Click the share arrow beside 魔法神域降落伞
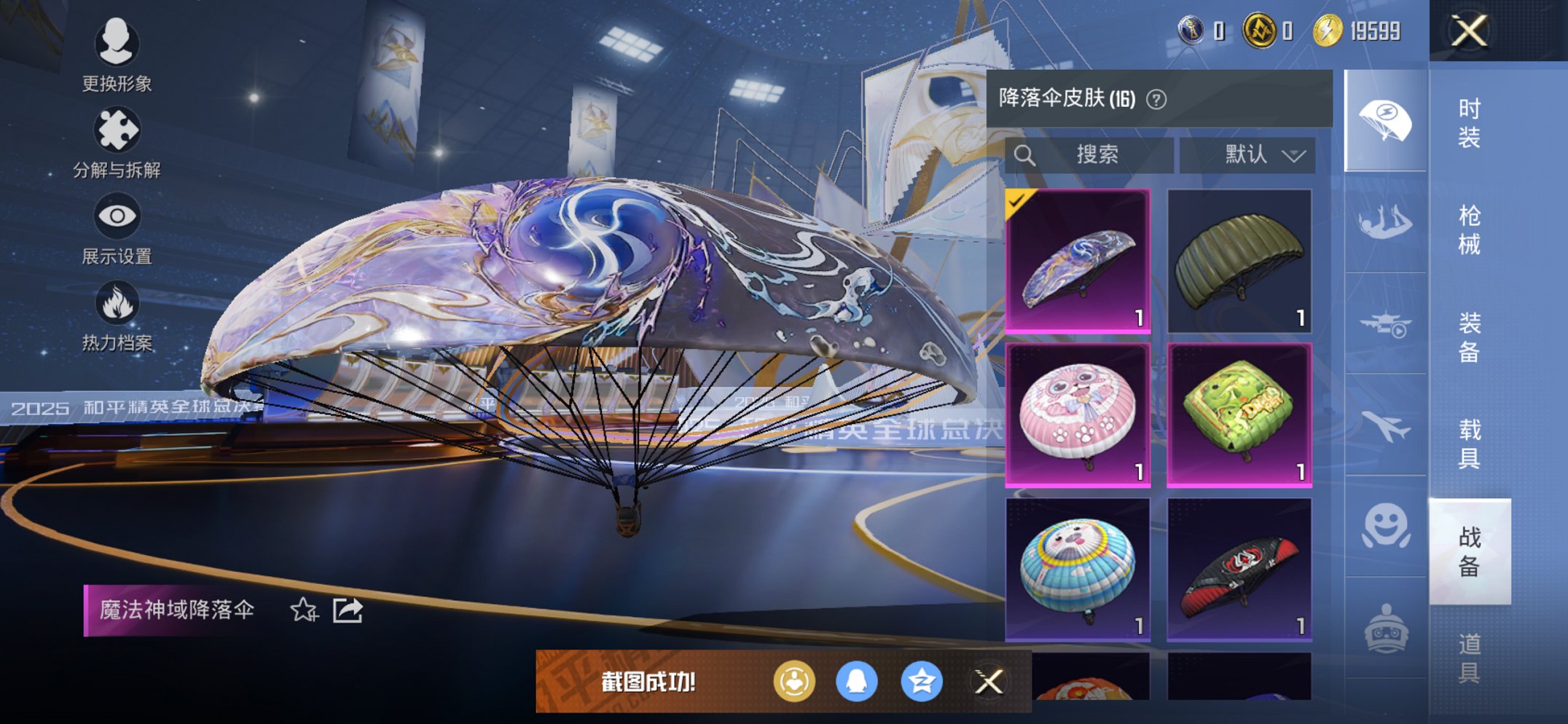 348,612
